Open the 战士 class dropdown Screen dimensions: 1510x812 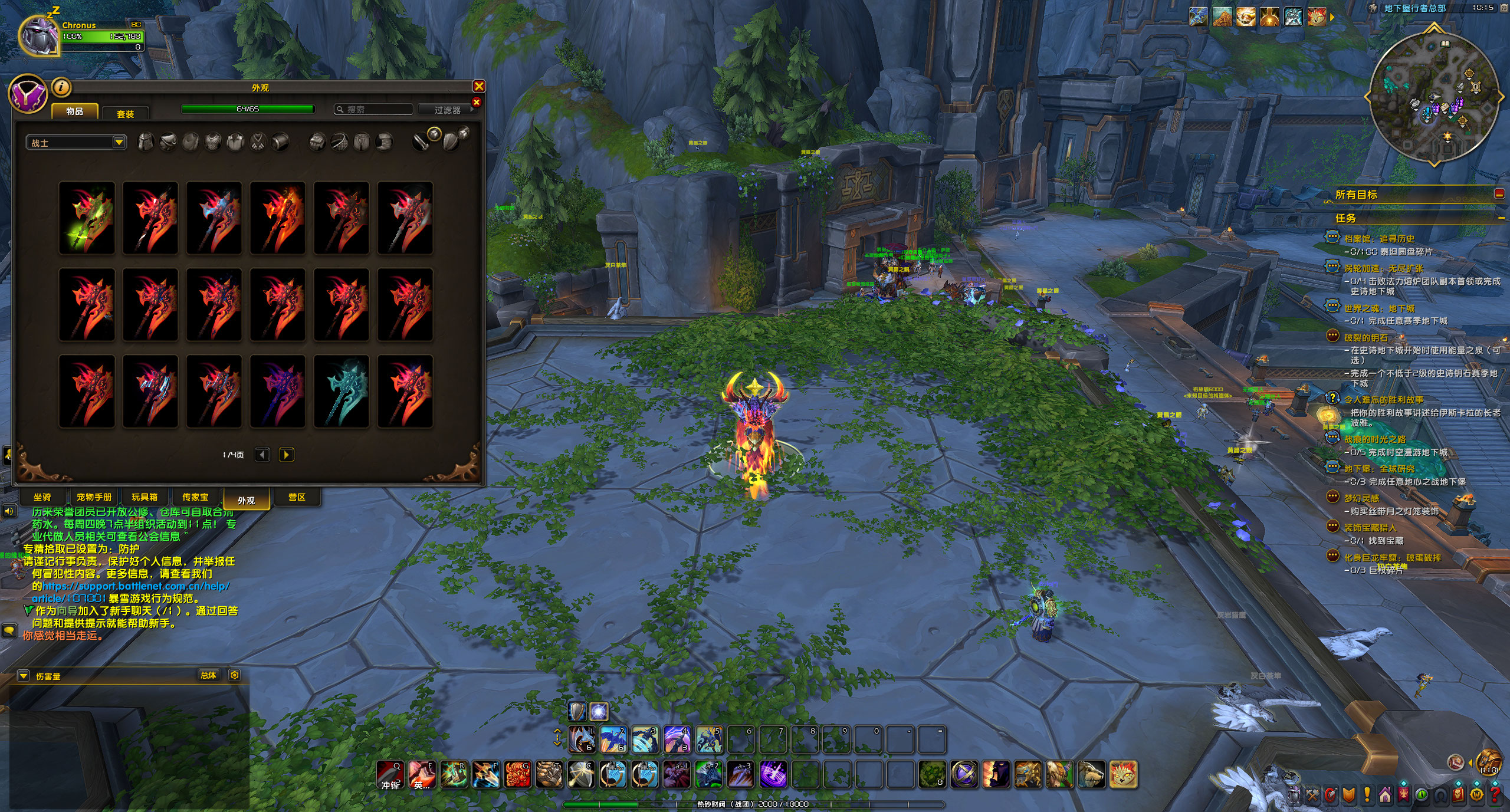76,143
